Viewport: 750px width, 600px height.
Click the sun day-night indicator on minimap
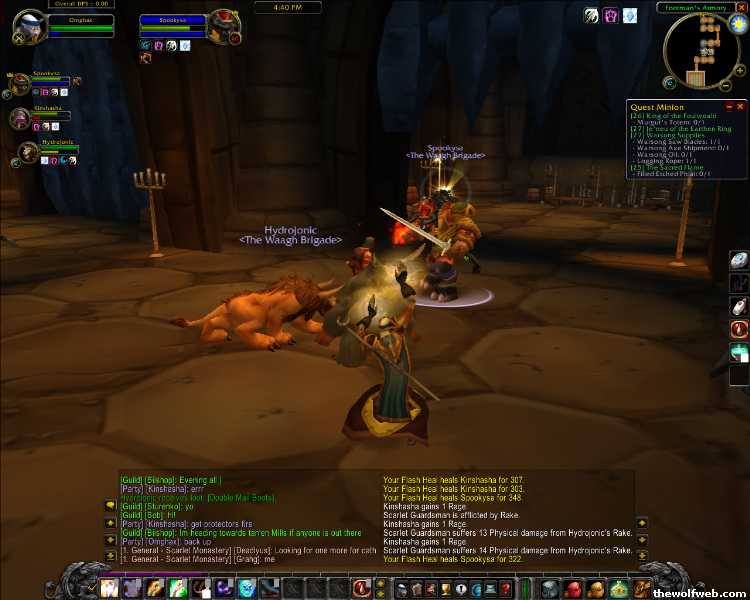[x=739, y=22]
